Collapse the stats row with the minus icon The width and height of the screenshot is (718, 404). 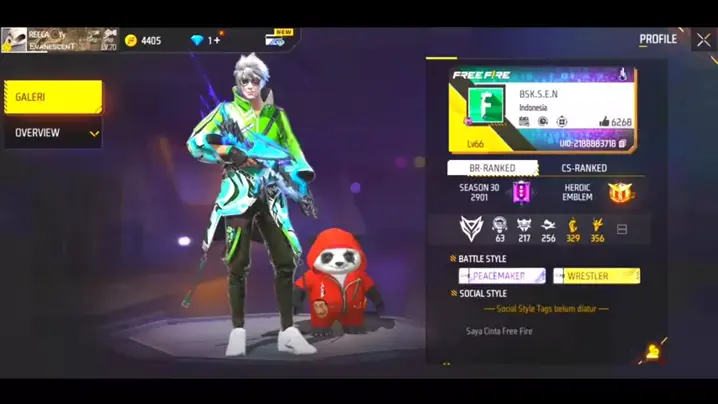click(621, 230)
